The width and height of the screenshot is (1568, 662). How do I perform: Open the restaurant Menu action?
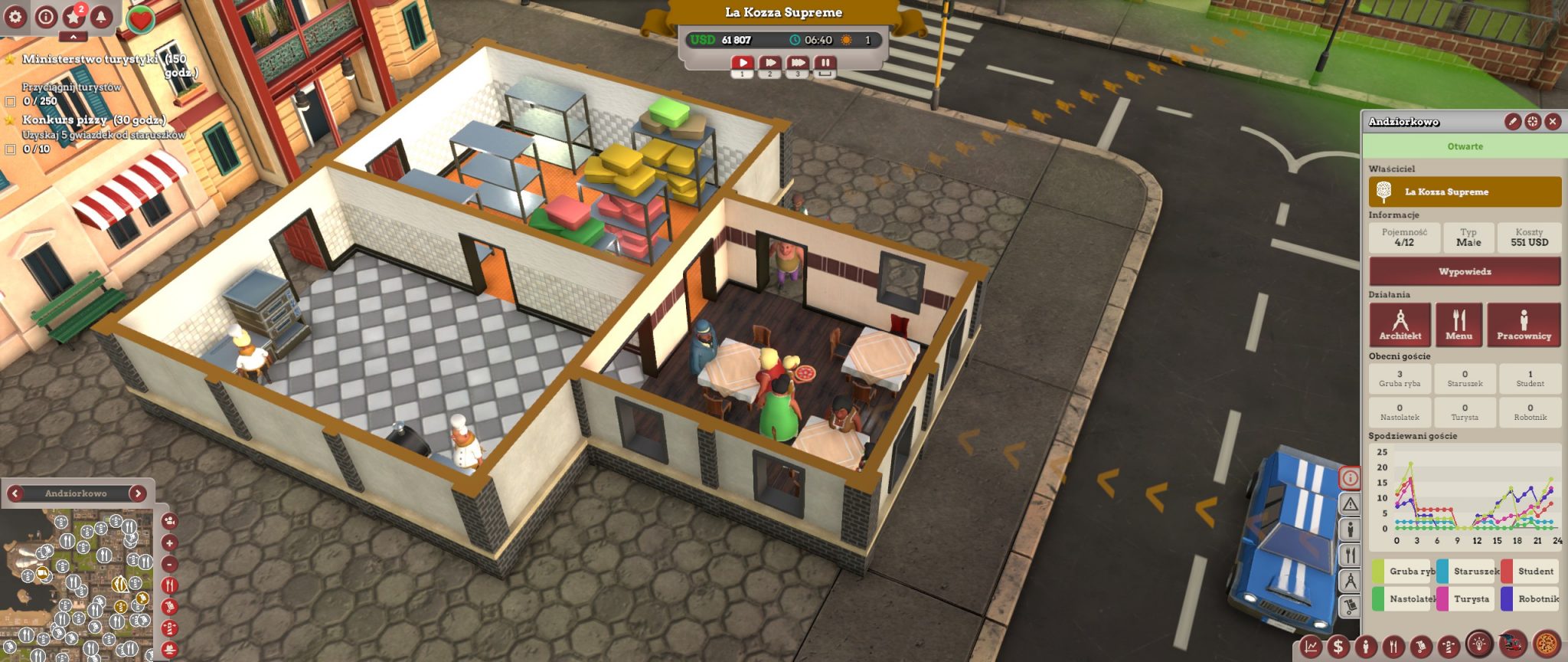coord(1459,324)
